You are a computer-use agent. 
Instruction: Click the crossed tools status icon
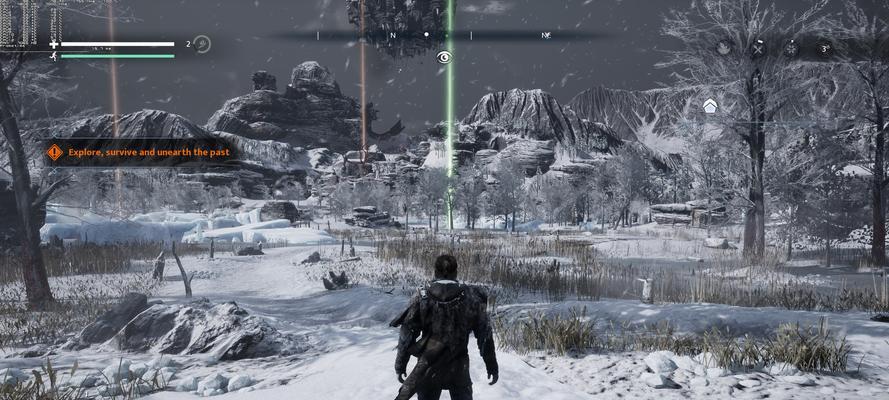pos(758,47)
